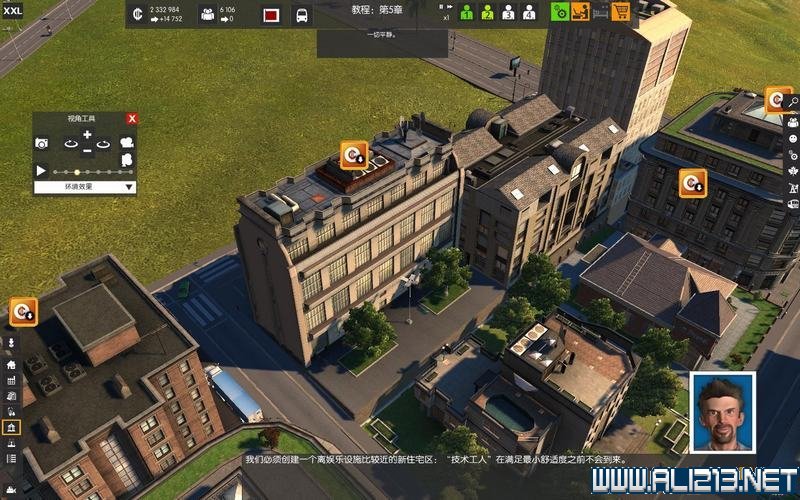
Task: Open the magnifying glass search tool
Action: point(792,101)
